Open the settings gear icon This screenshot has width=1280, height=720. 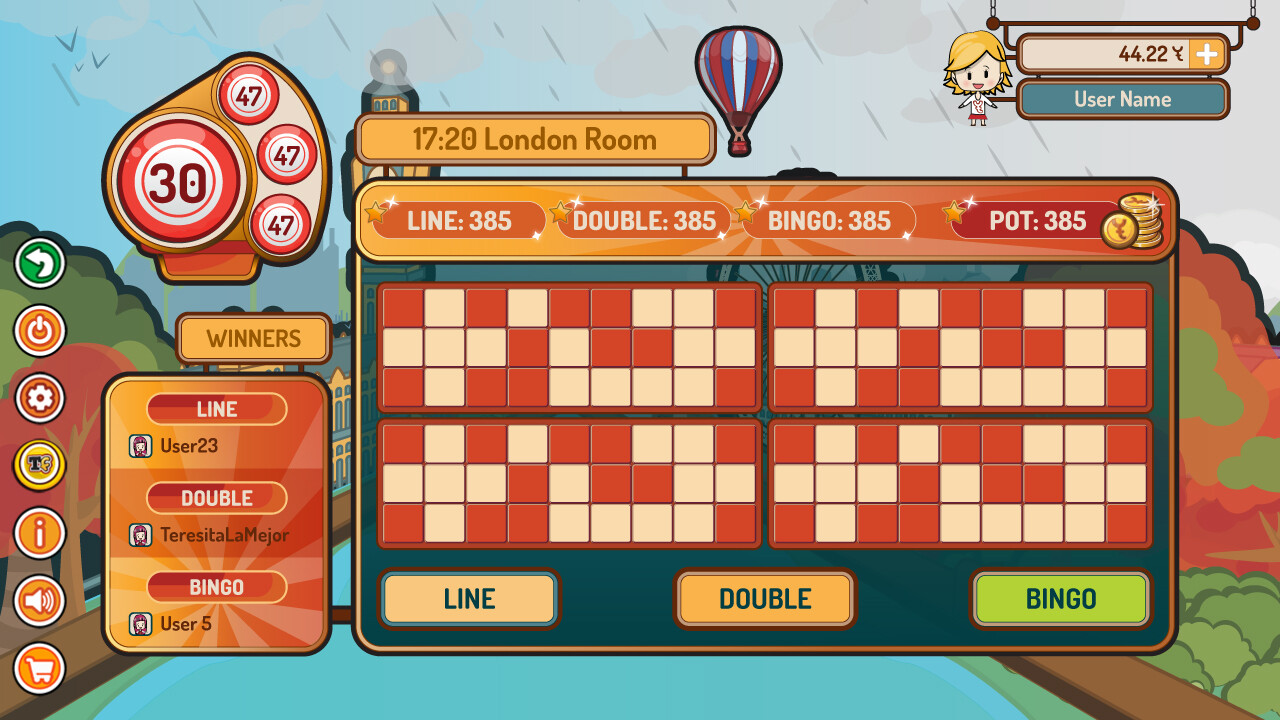(x=39, y=398)
